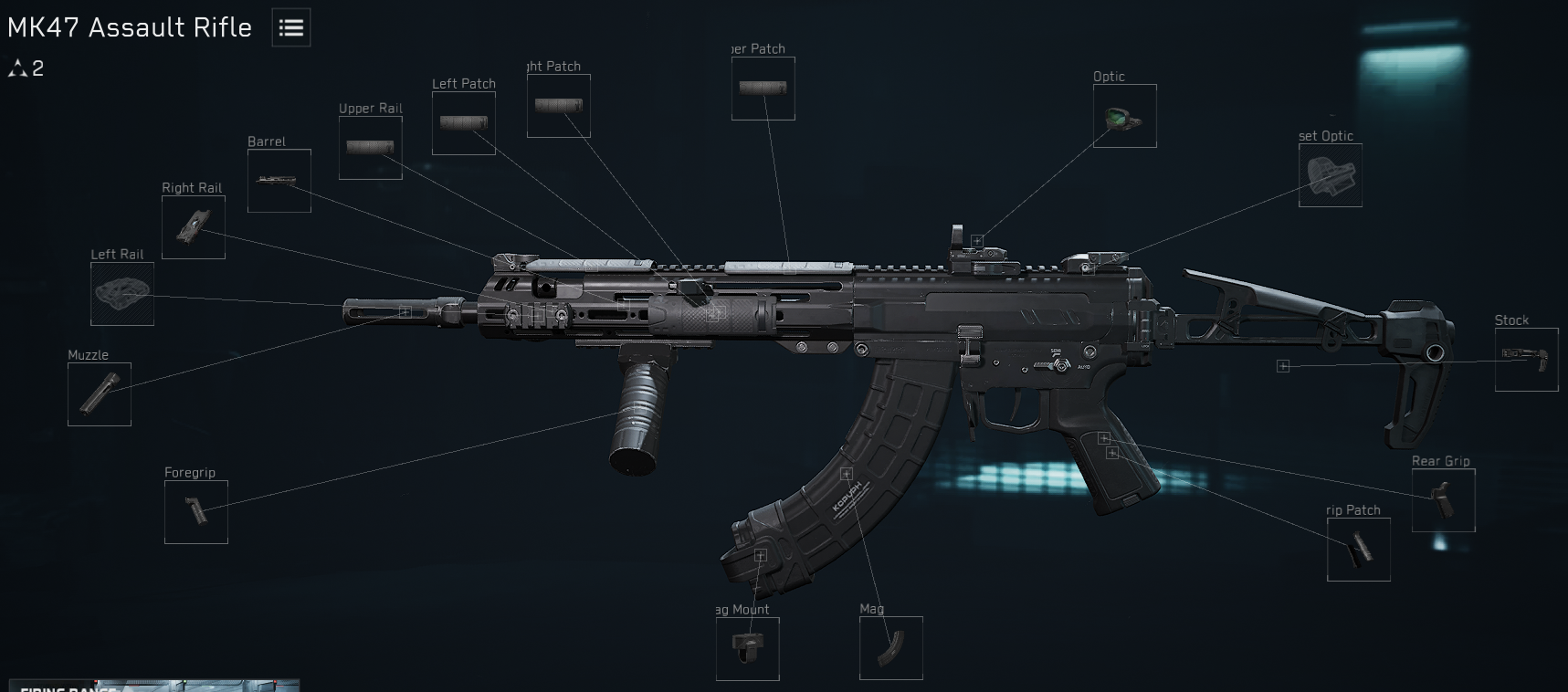The height and width of the screenshot is (692, 1568).
Task: Choose the Left Patch slot
Action: (x=464, y=123)
